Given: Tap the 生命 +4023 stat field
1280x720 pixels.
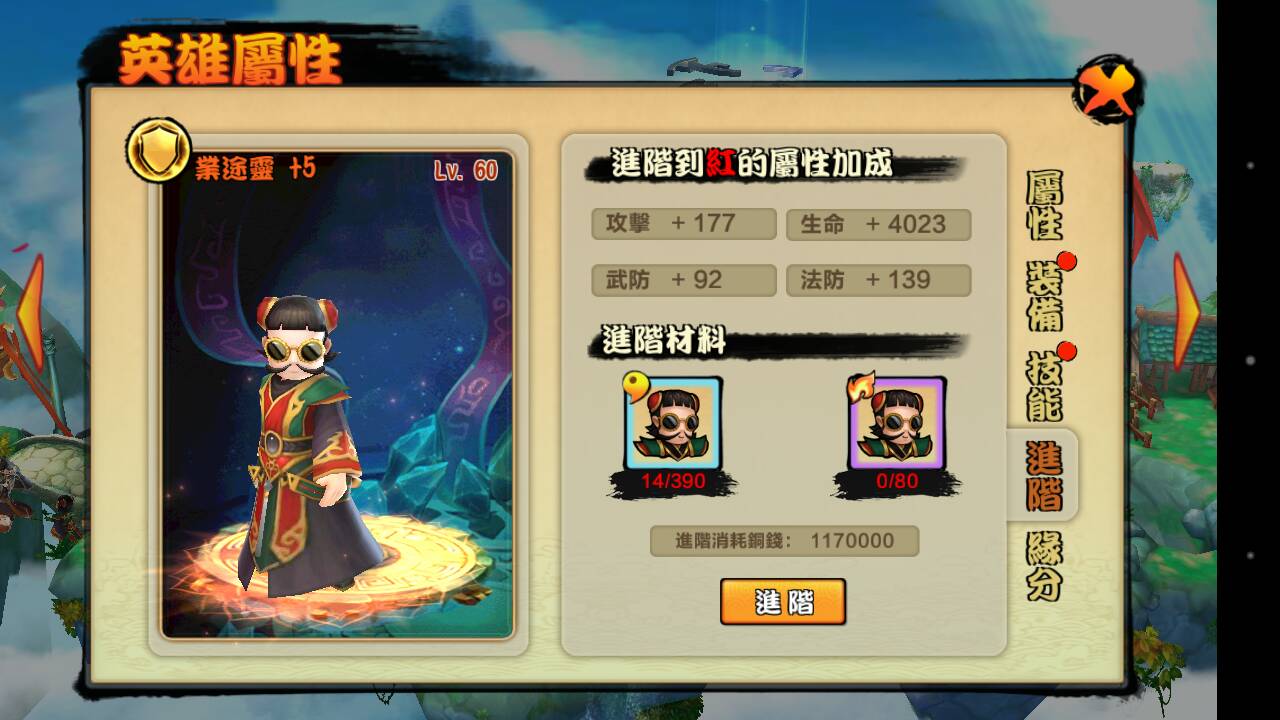Looking at the screenshot, I should pos(879,223).
